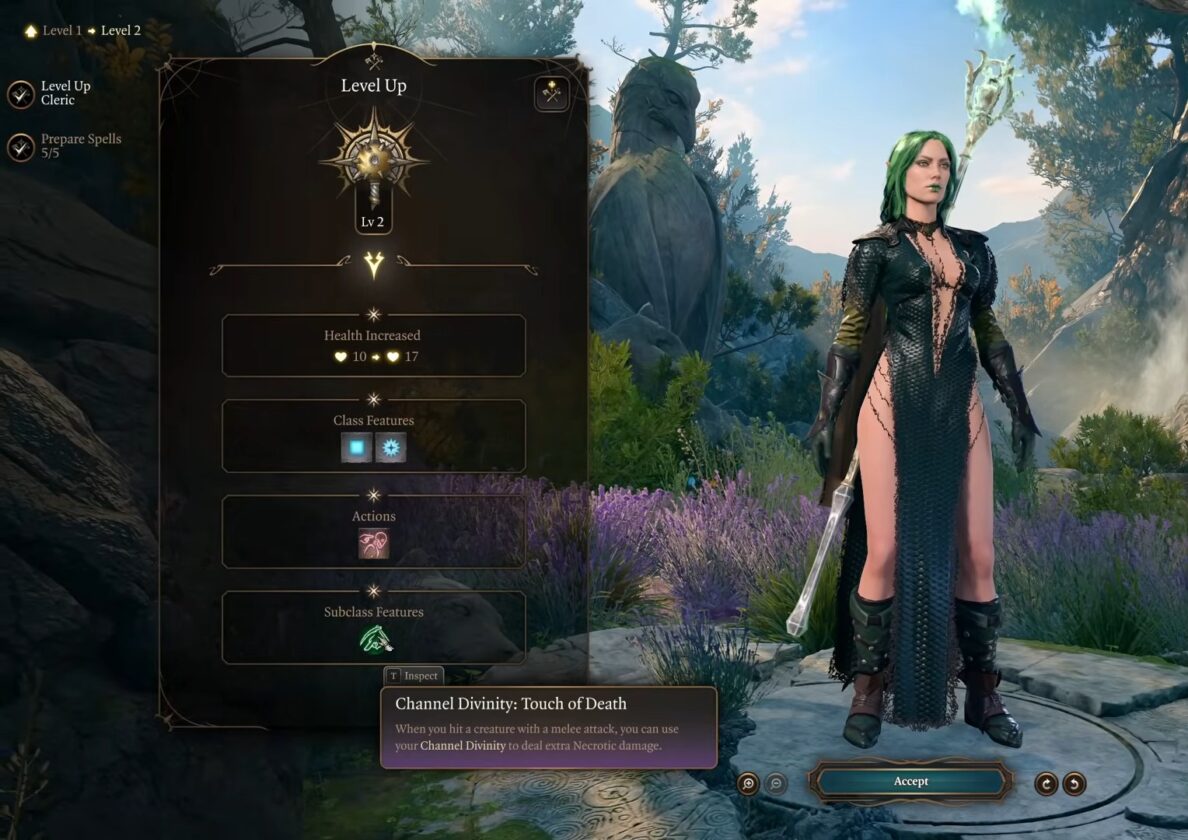Select the green Touch of Death subclass icon
Screen dimensions: 1188x840
[x=374, y=639]
